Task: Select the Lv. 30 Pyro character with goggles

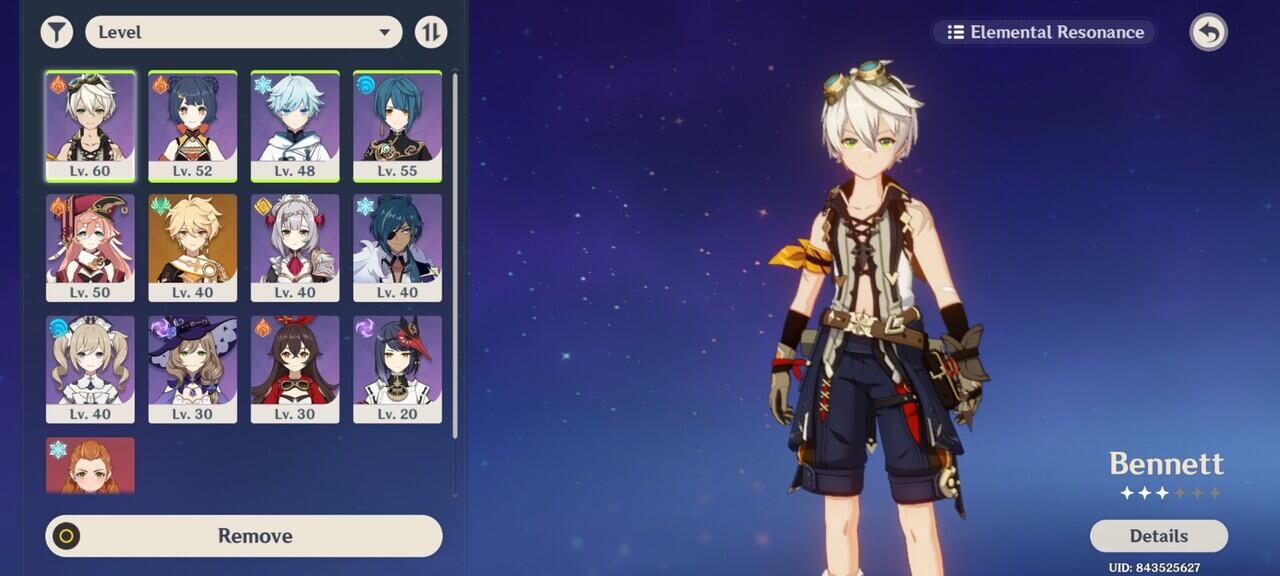Action: point(295,369)
